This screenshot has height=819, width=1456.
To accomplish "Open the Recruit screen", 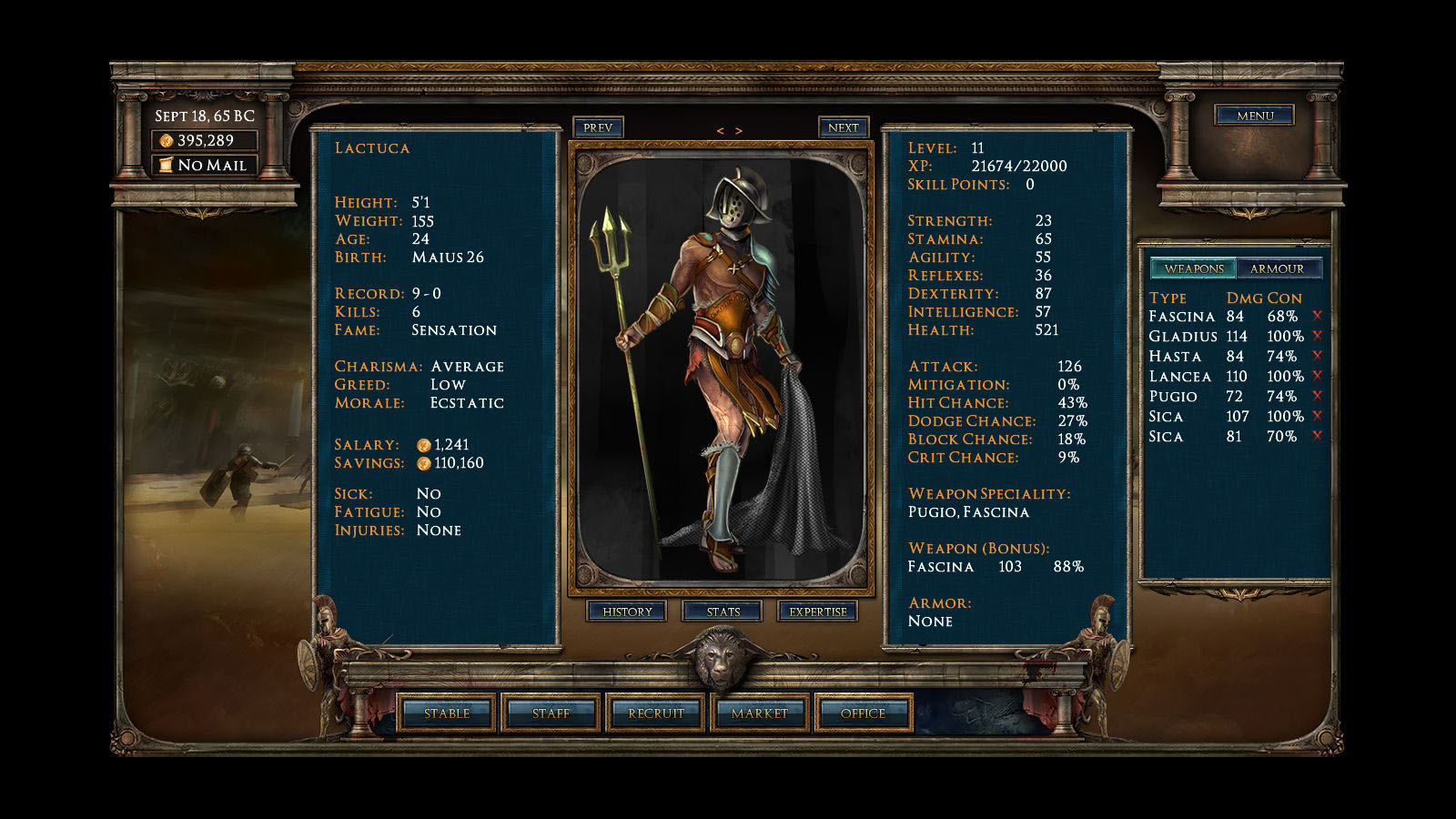I will (655, 713).
